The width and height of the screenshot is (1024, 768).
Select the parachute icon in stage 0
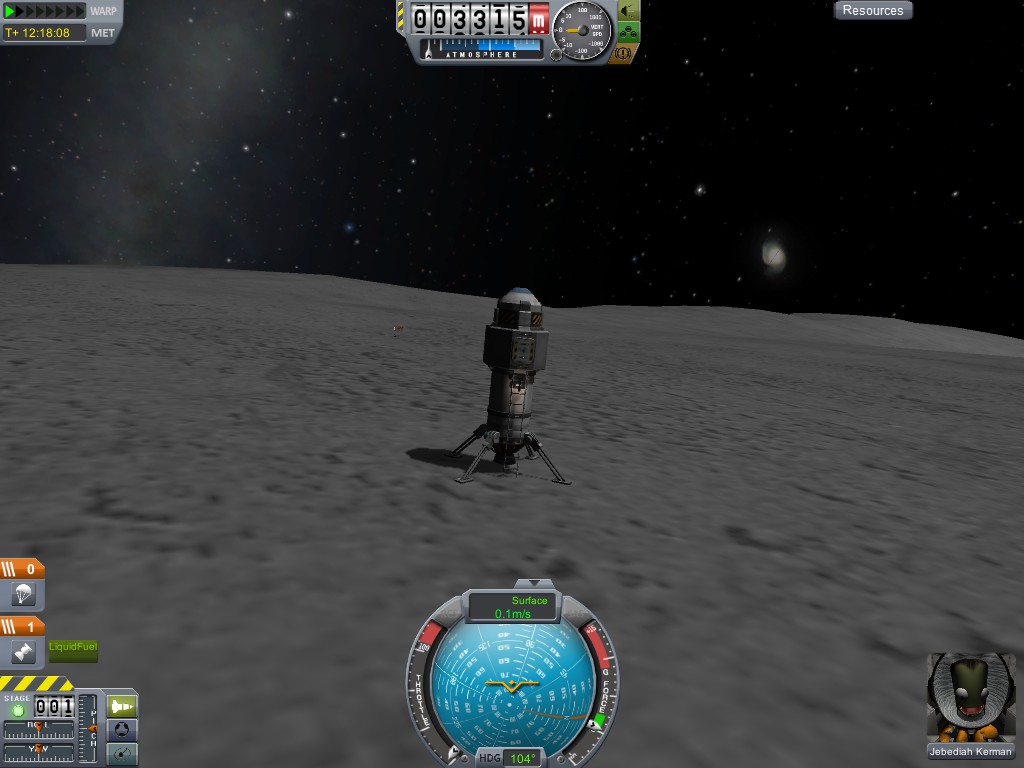coord(22,595)
